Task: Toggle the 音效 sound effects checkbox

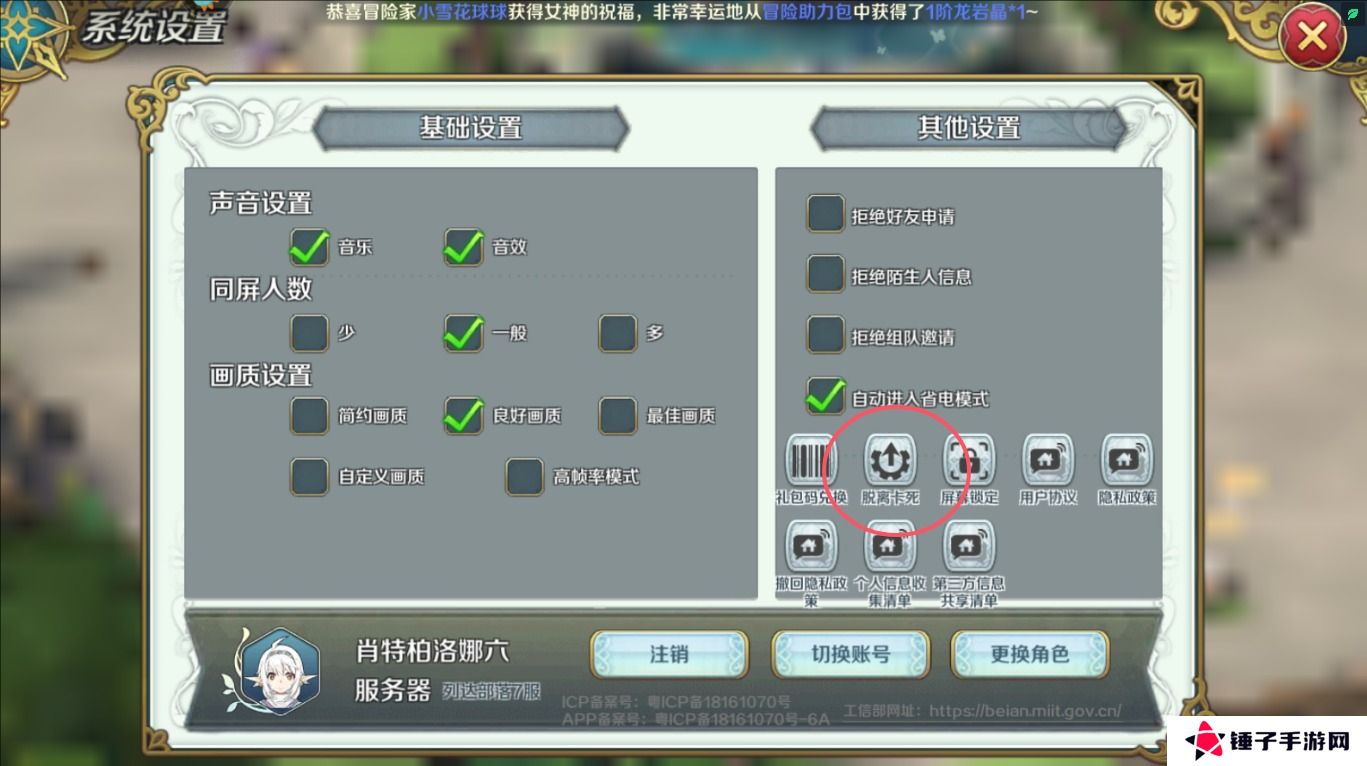Action: click(x=463, y=247)
